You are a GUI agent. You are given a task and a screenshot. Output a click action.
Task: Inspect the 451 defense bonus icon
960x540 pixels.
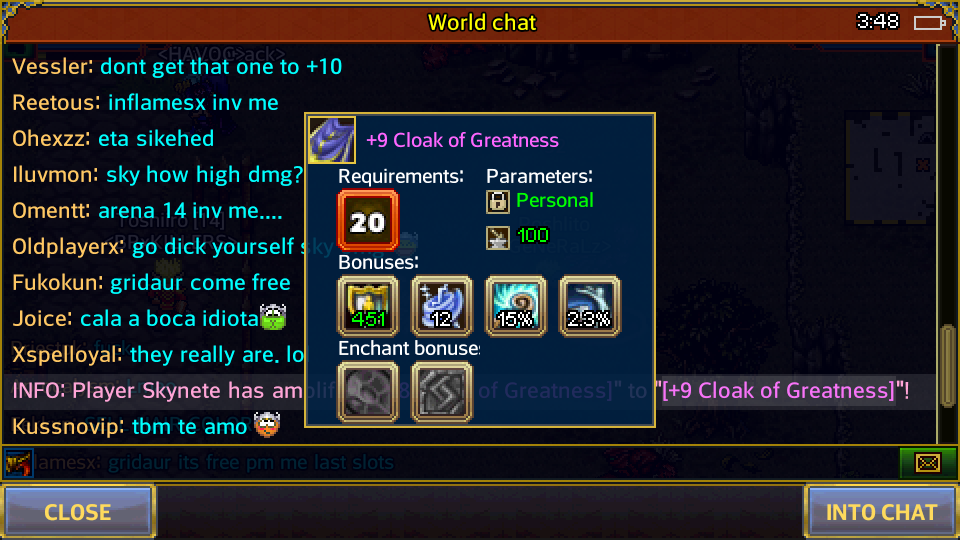click(x=368, y=306)
